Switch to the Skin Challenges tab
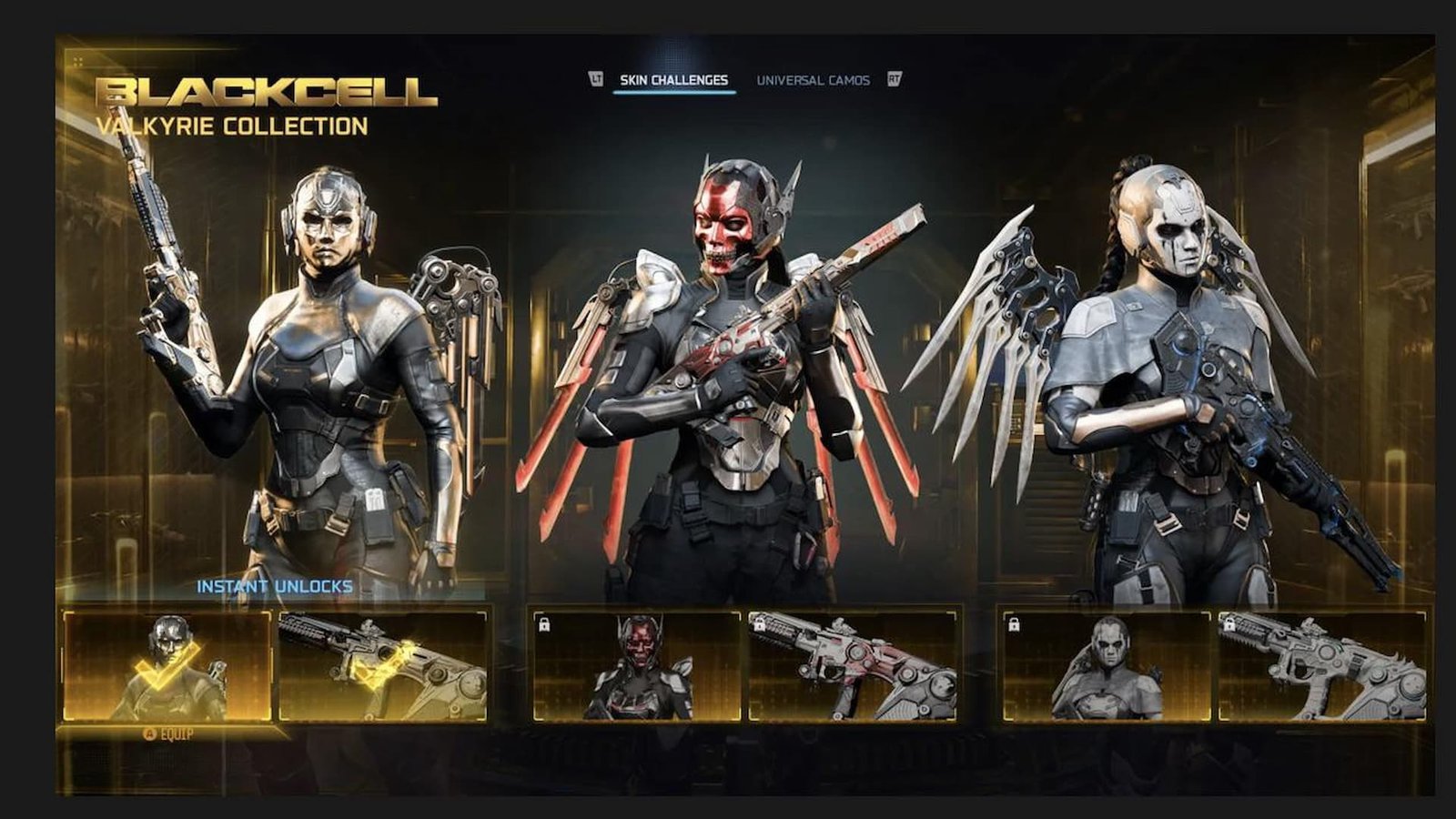The height and width of the screenshot is (819, 1456). pos(673,80)
